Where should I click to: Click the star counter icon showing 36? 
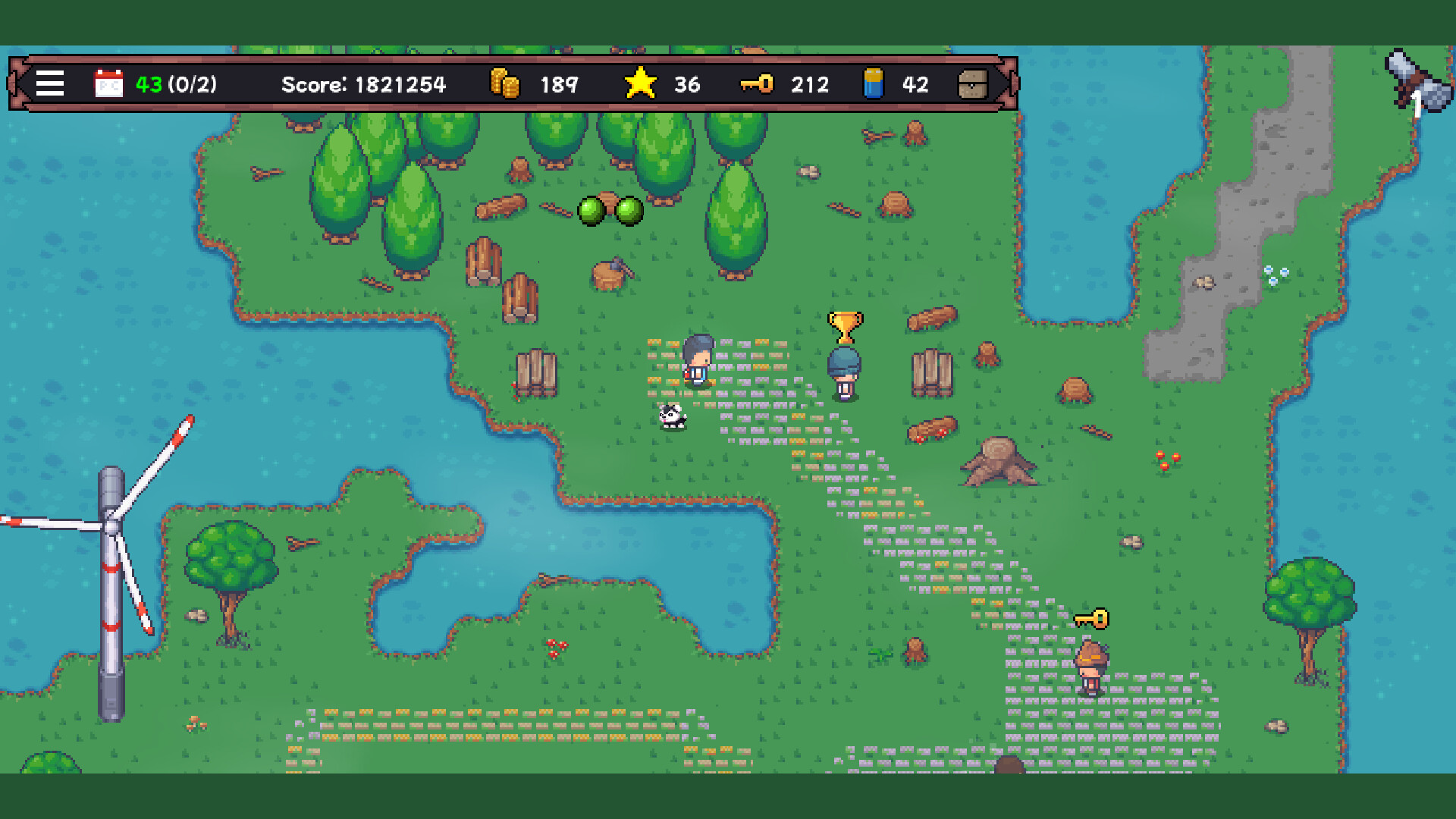(639, 84)
